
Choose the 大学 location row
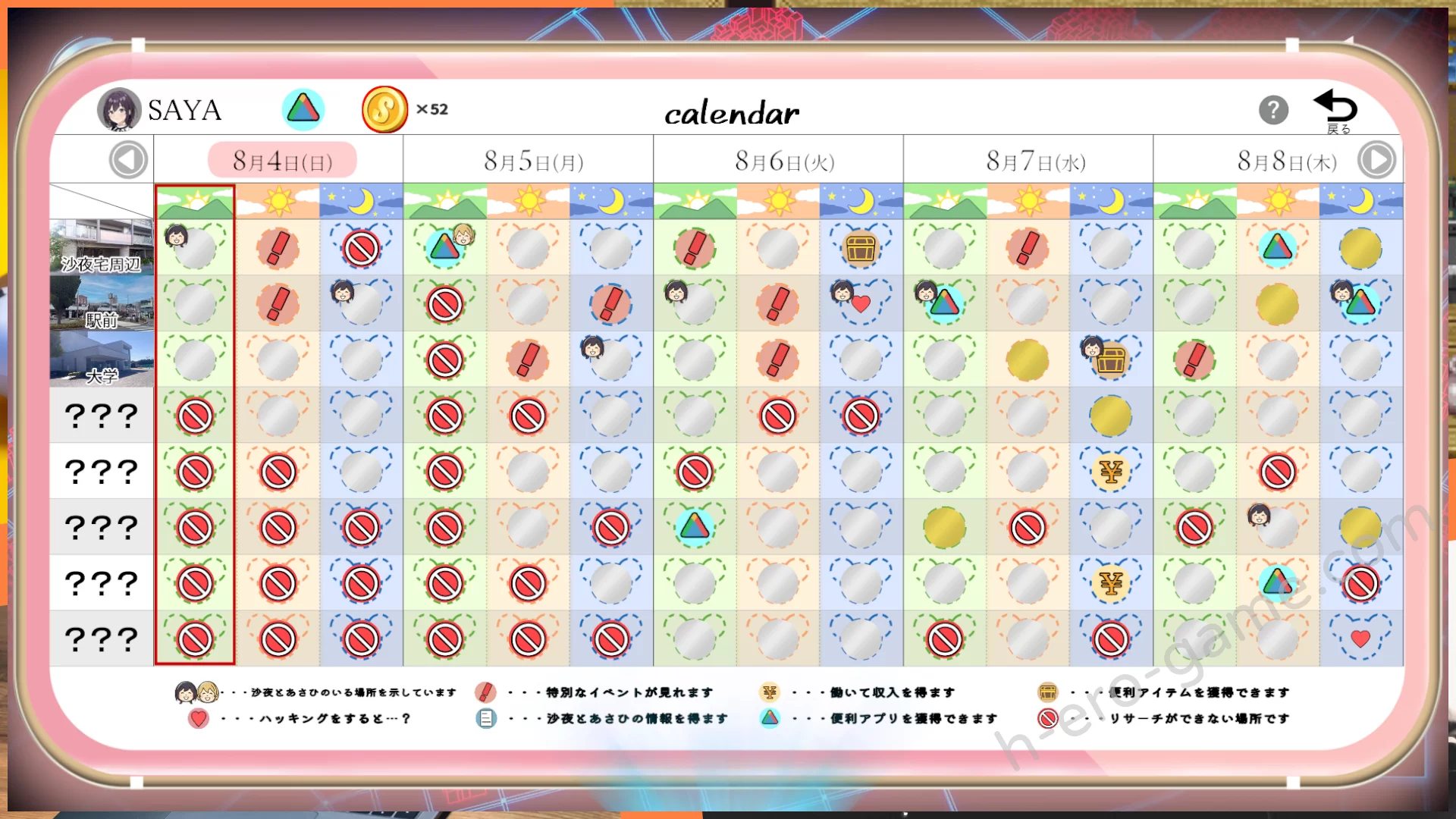(102, 359)
